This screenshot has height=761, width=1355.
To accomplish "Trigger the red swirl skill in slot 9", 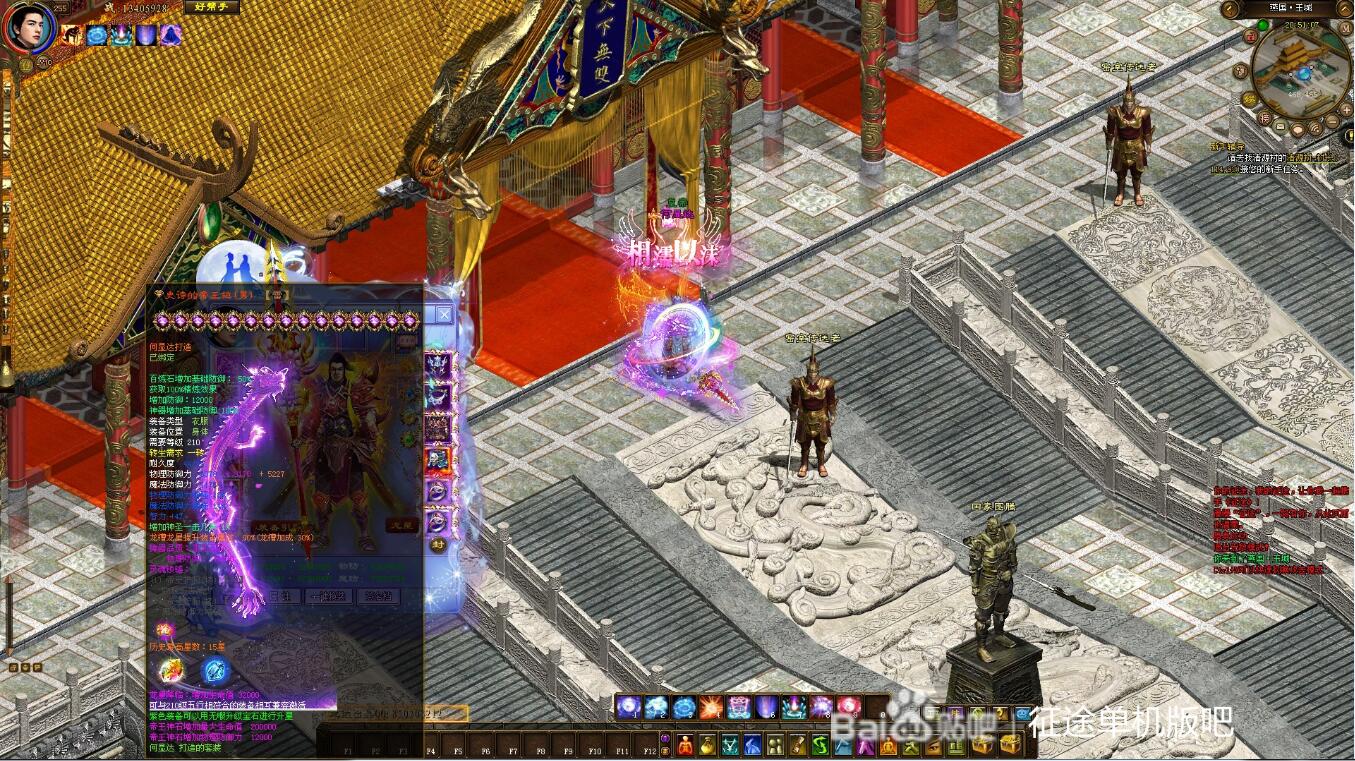I will pos(849,708).
